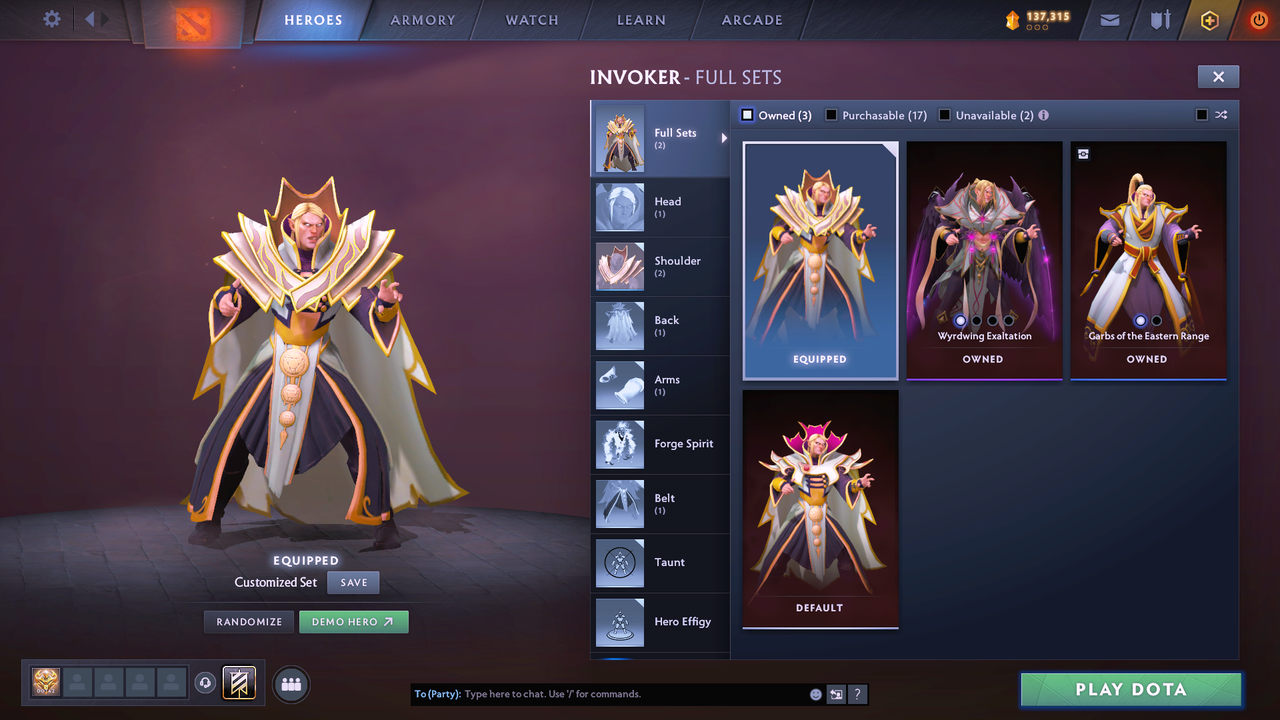Image resolution: width=1280 pixels, height=720 pixels.
Task: Select the Taunt category
Action: point(660,563)
